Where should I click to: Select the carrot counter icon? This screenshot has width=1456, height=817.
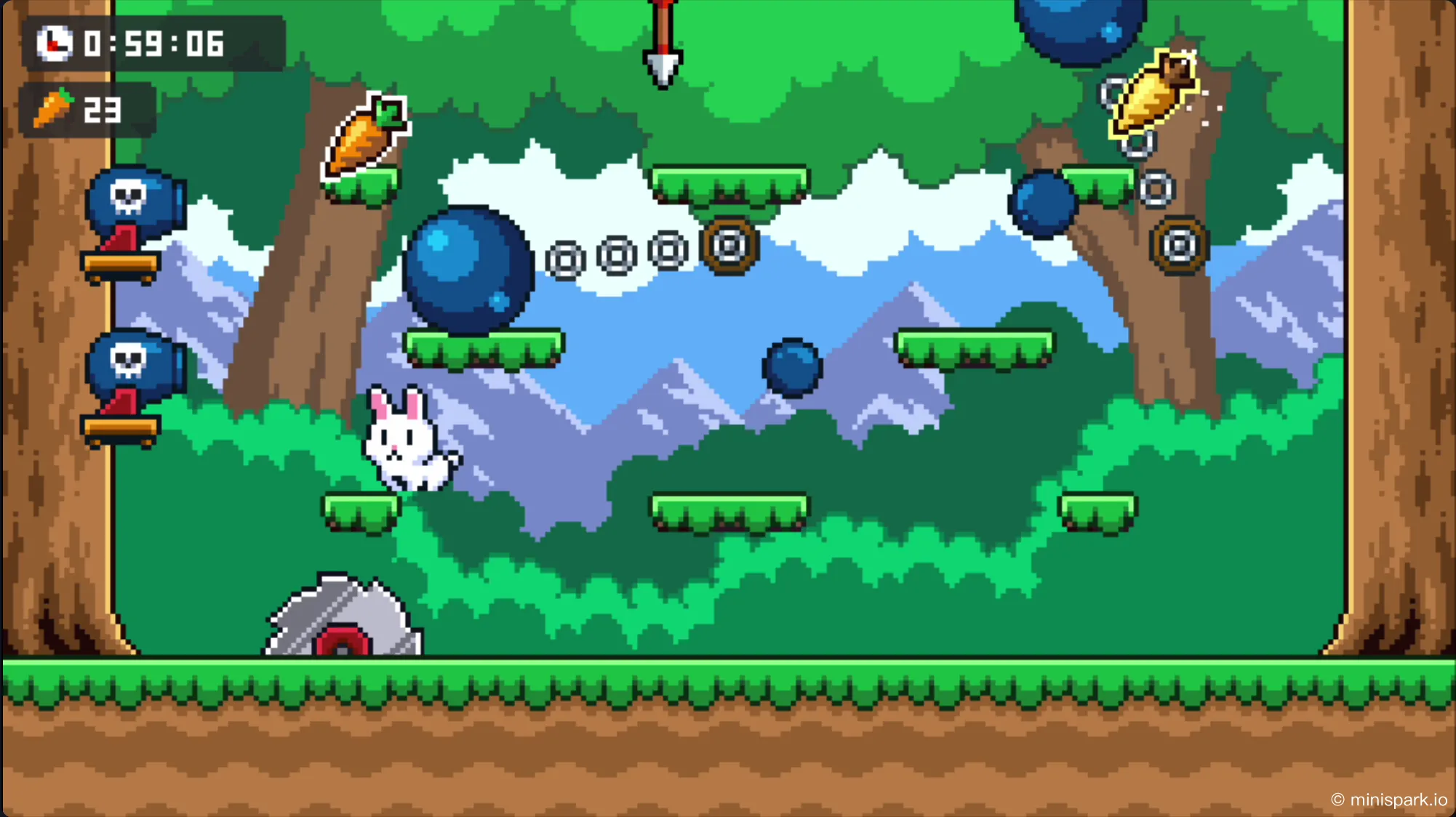coord(55,108)
